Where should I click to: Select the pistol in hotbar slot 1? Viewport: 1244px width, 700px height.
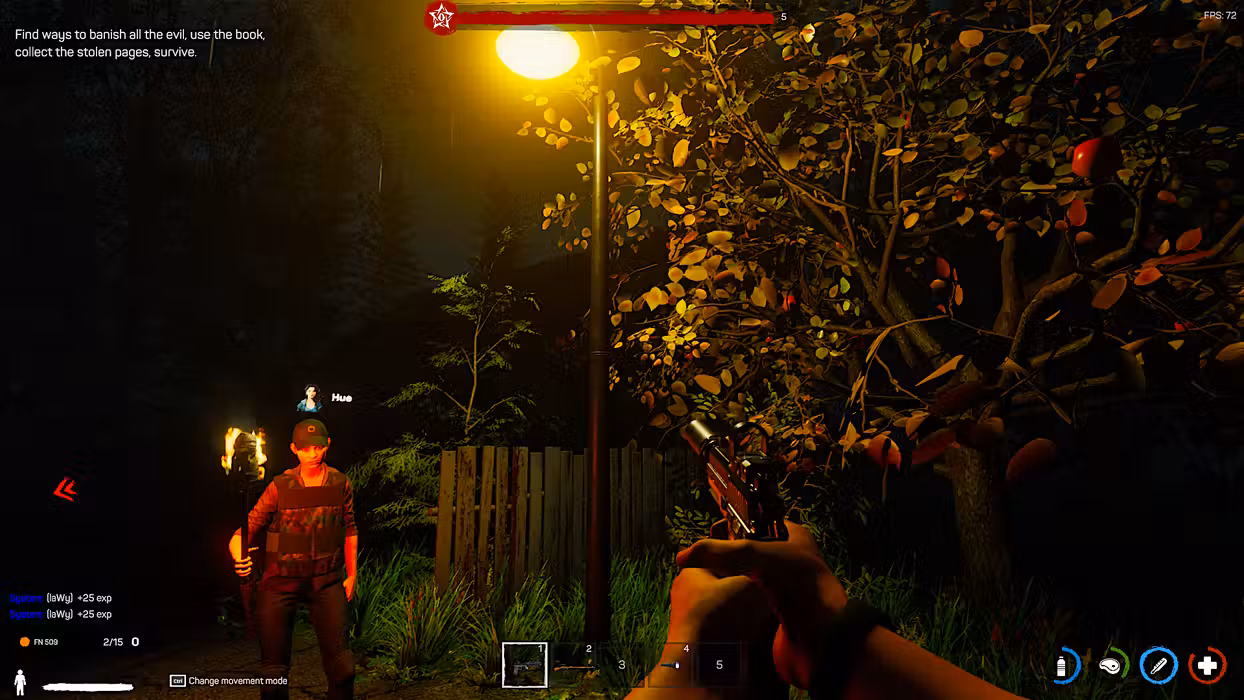525,665
